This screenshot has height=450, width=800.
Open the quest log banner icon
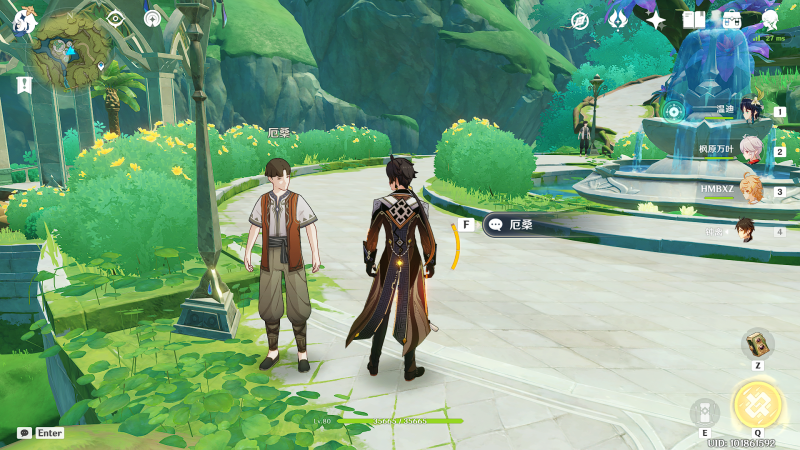(24, 85)
